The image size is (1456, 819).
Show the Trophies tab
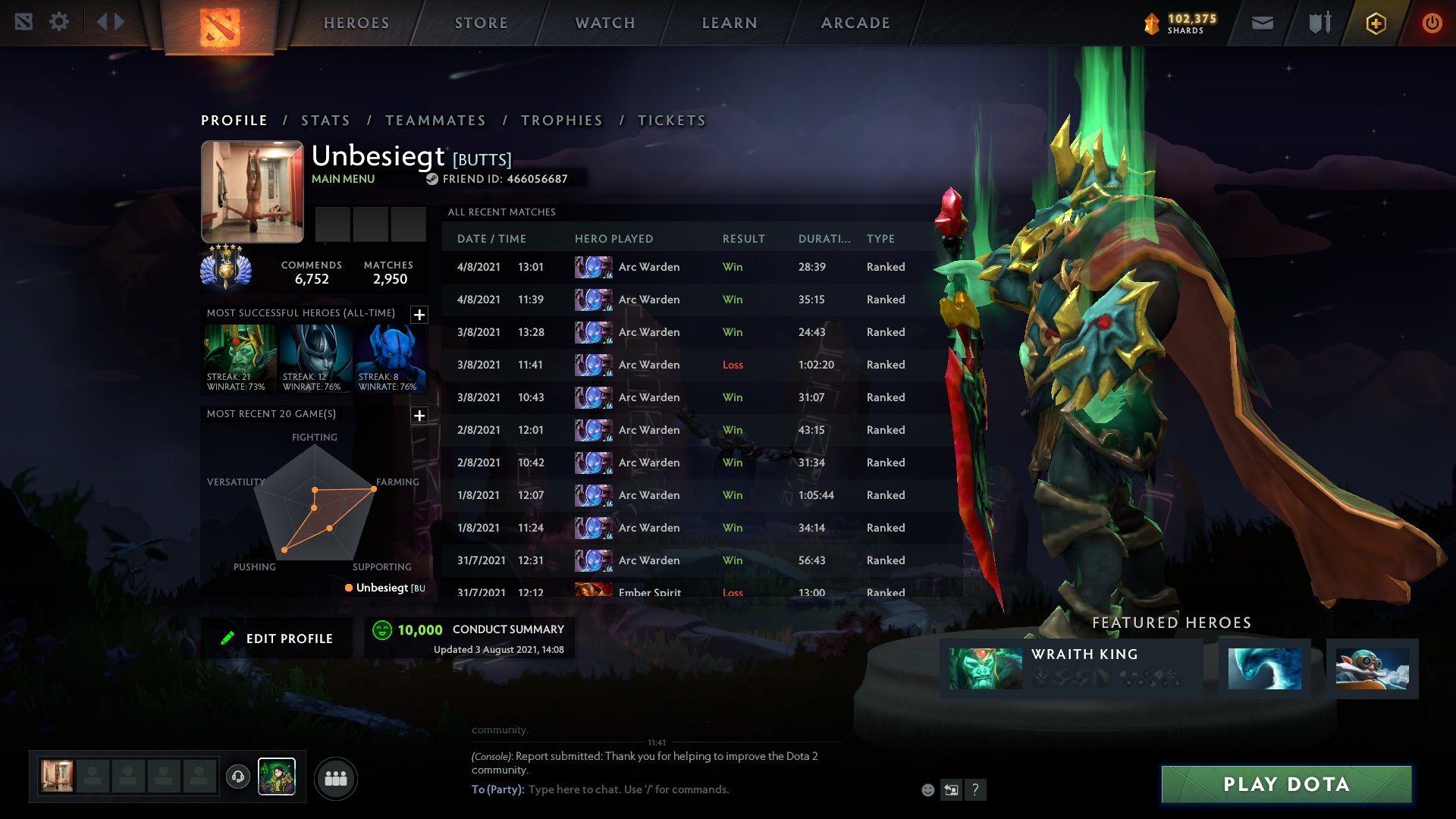(561, 121)
